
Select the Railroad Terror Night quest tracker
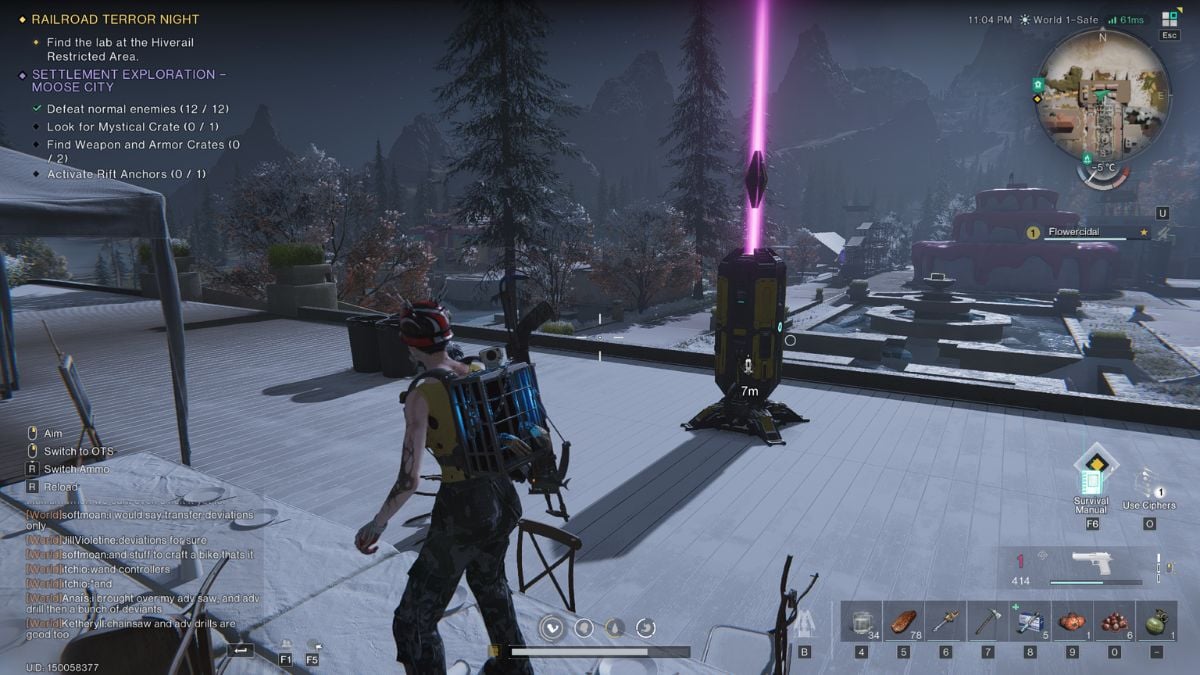[115, 19]
